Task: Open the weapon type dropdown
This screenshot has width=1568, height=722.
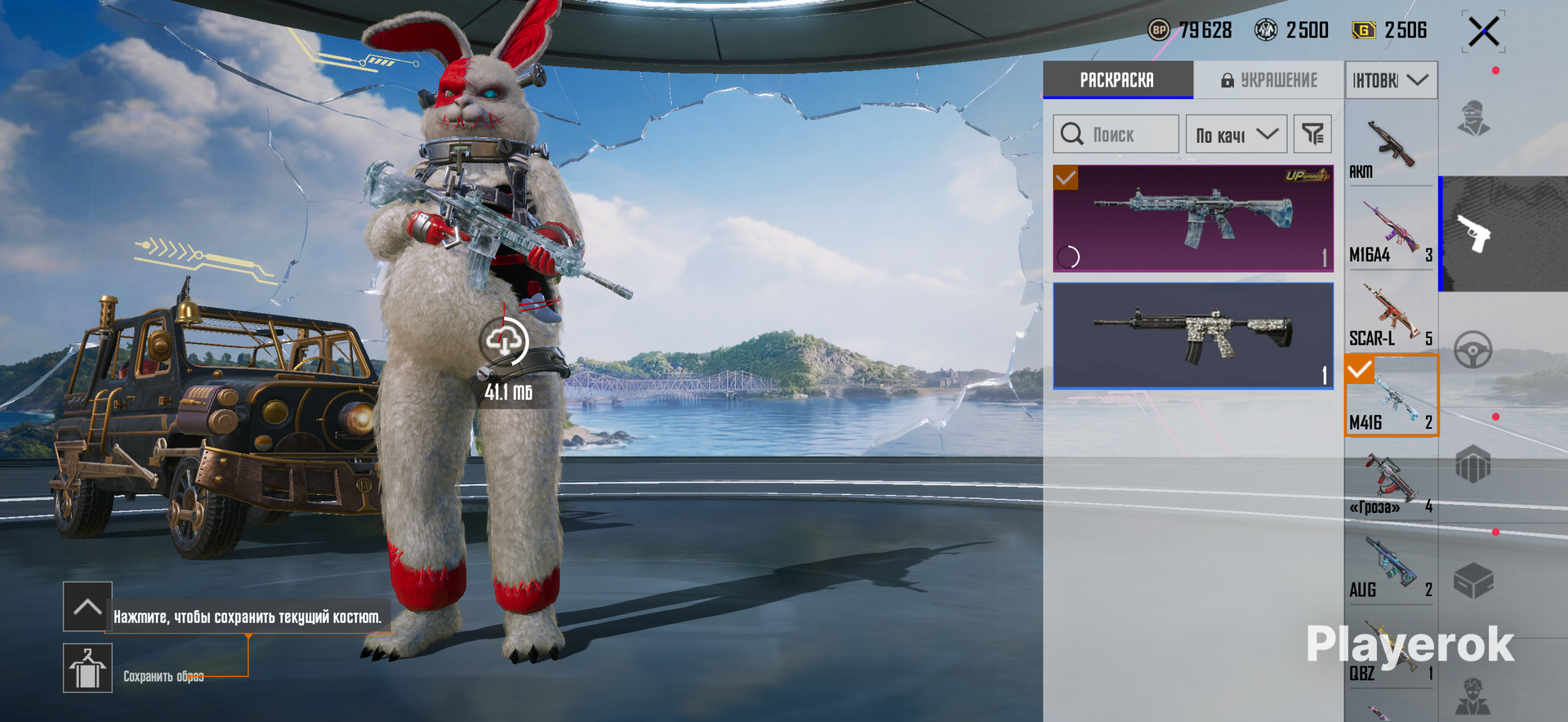Action: (1391, 80)
